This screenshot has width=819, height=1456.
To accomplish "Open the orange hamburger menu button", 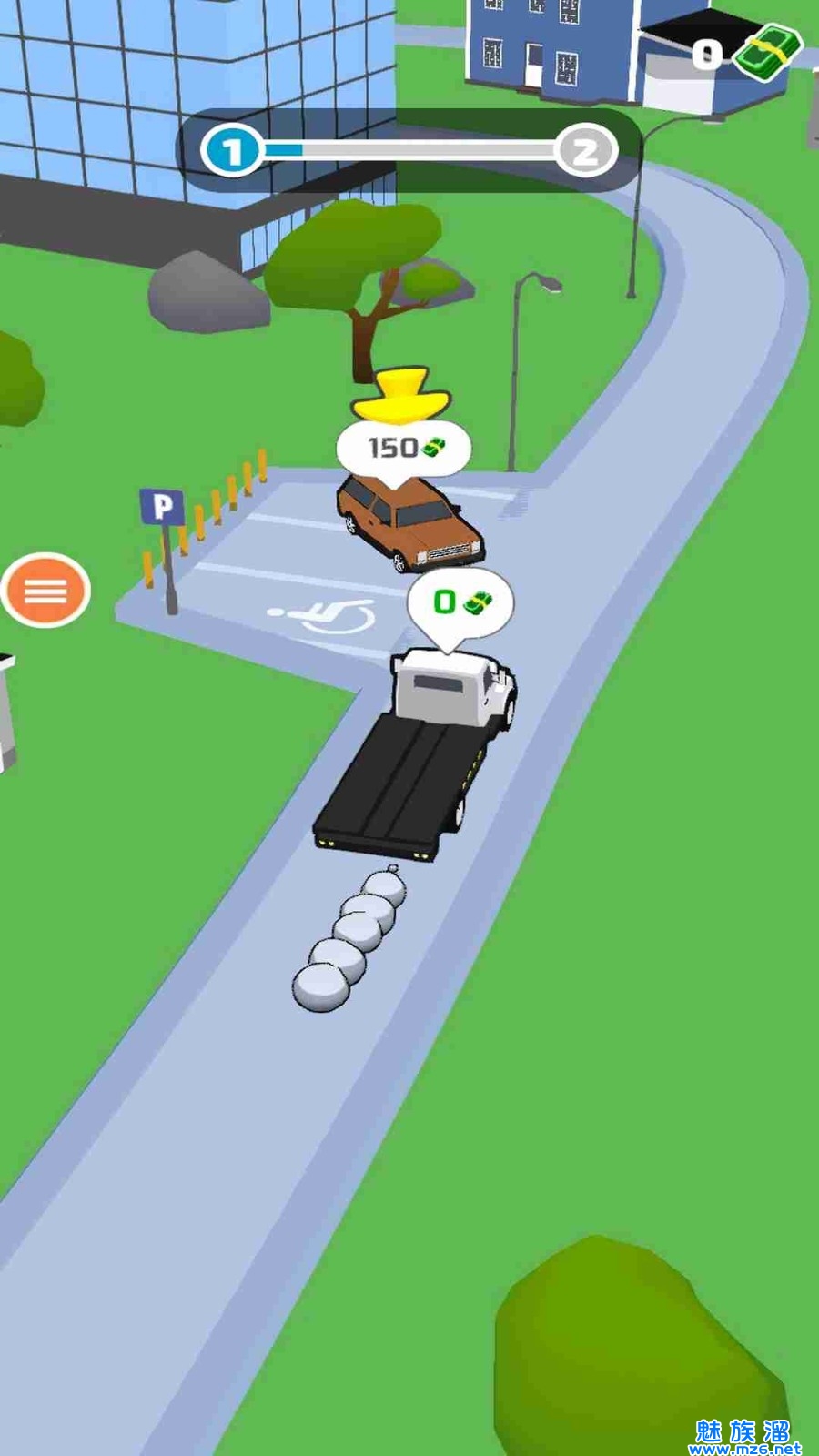I will pyautogui.click(x=45, y=591).
